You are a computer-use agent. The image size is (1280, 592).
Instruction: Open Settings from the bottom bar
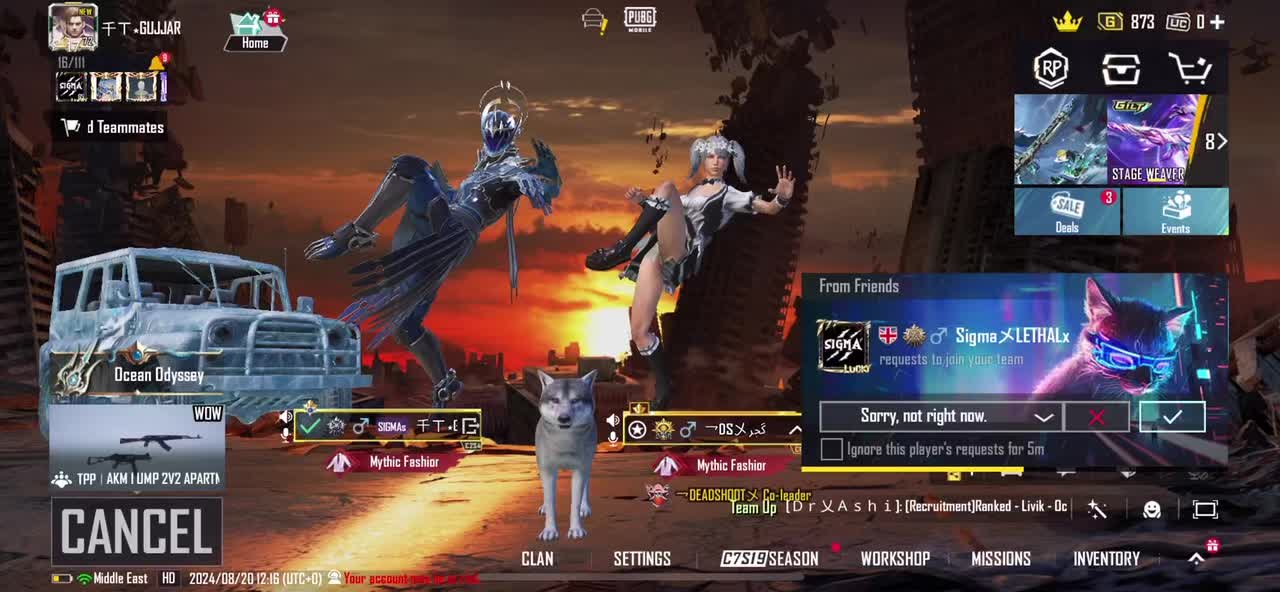click(642, 559)
